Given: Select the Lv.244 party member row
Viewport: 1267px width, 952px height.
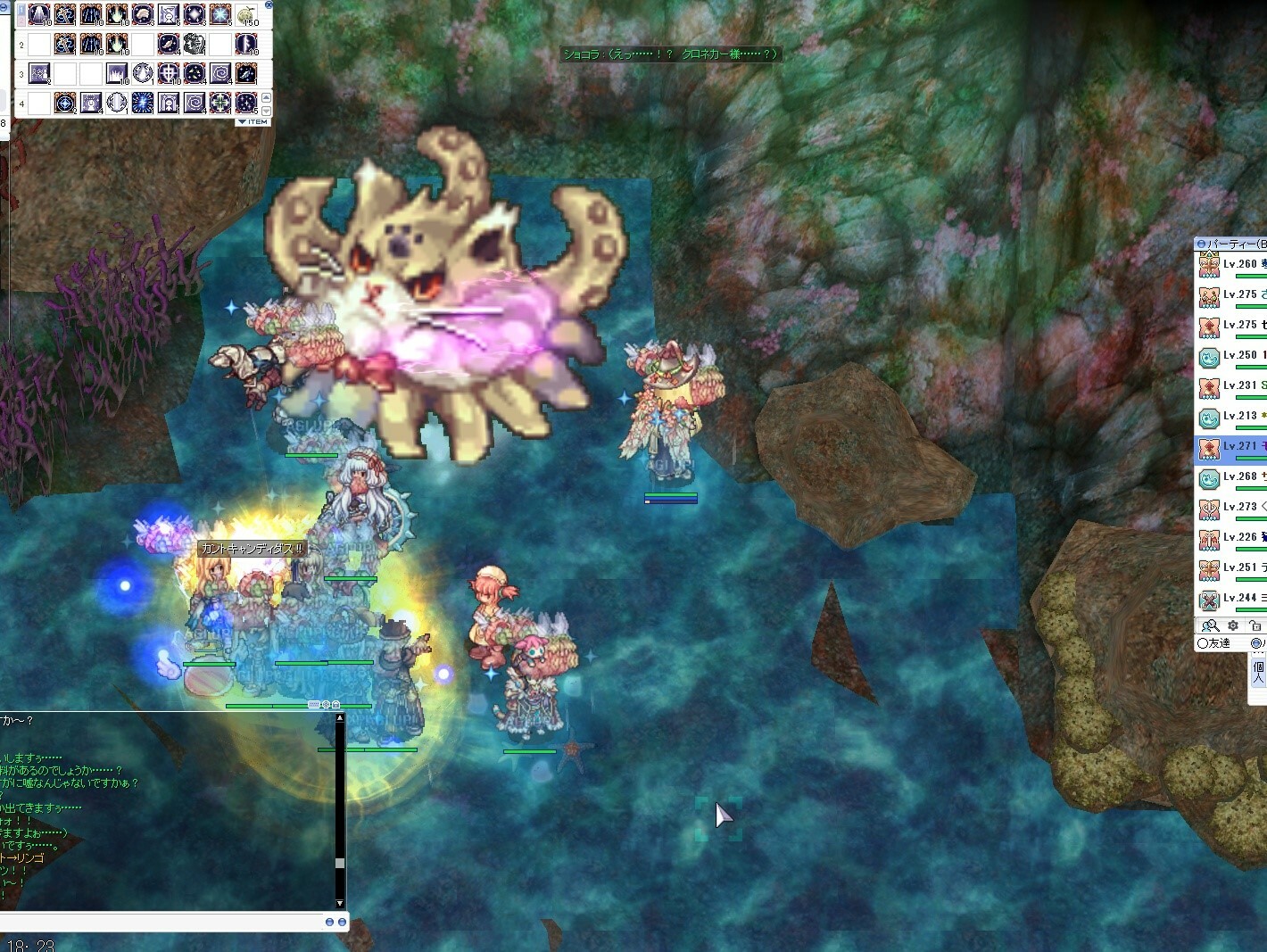Looking at the screenshot, I should point(1236,599).
